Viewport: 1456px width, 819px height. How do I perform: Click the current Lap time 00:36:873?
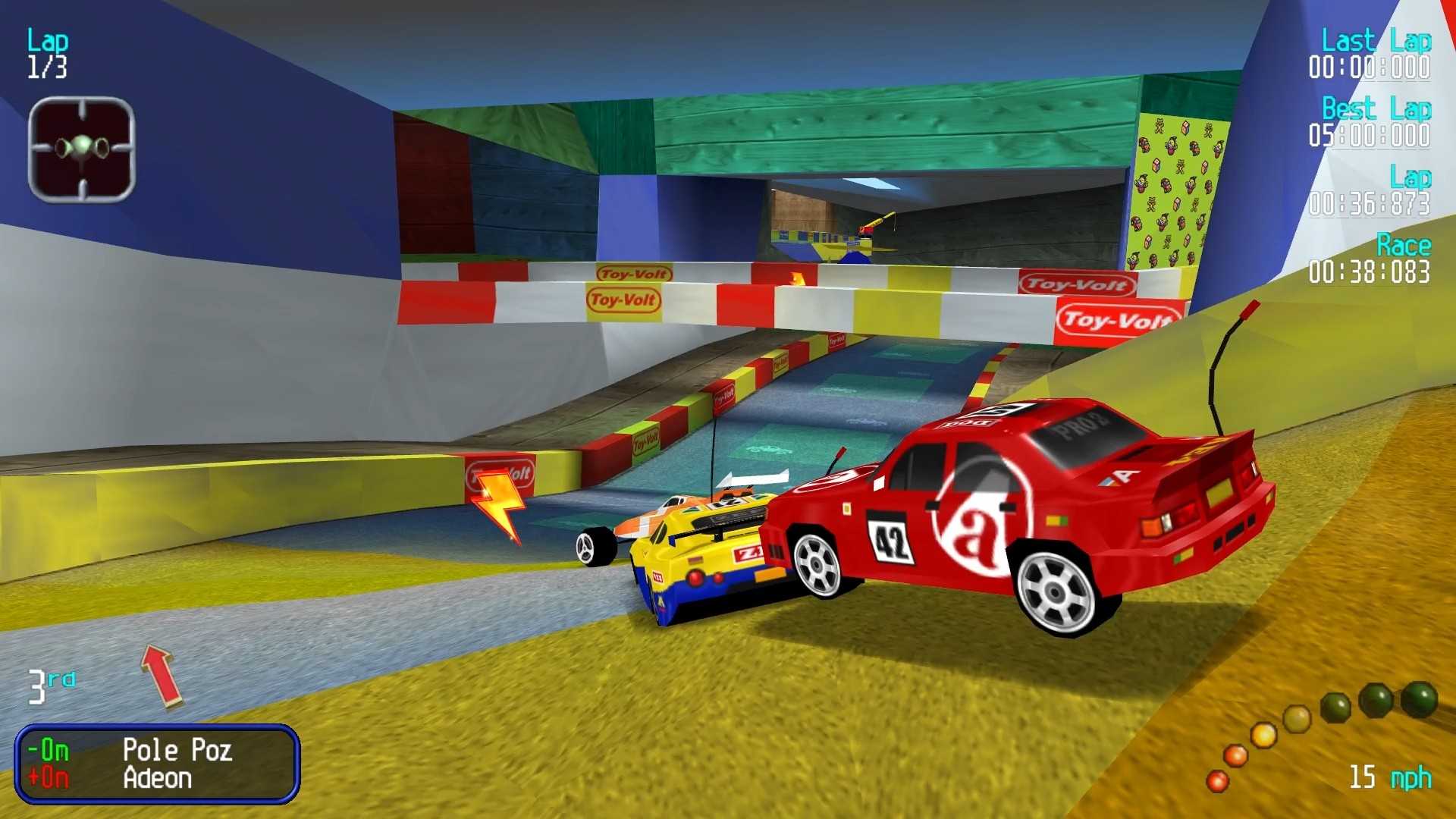(1368, 202)
